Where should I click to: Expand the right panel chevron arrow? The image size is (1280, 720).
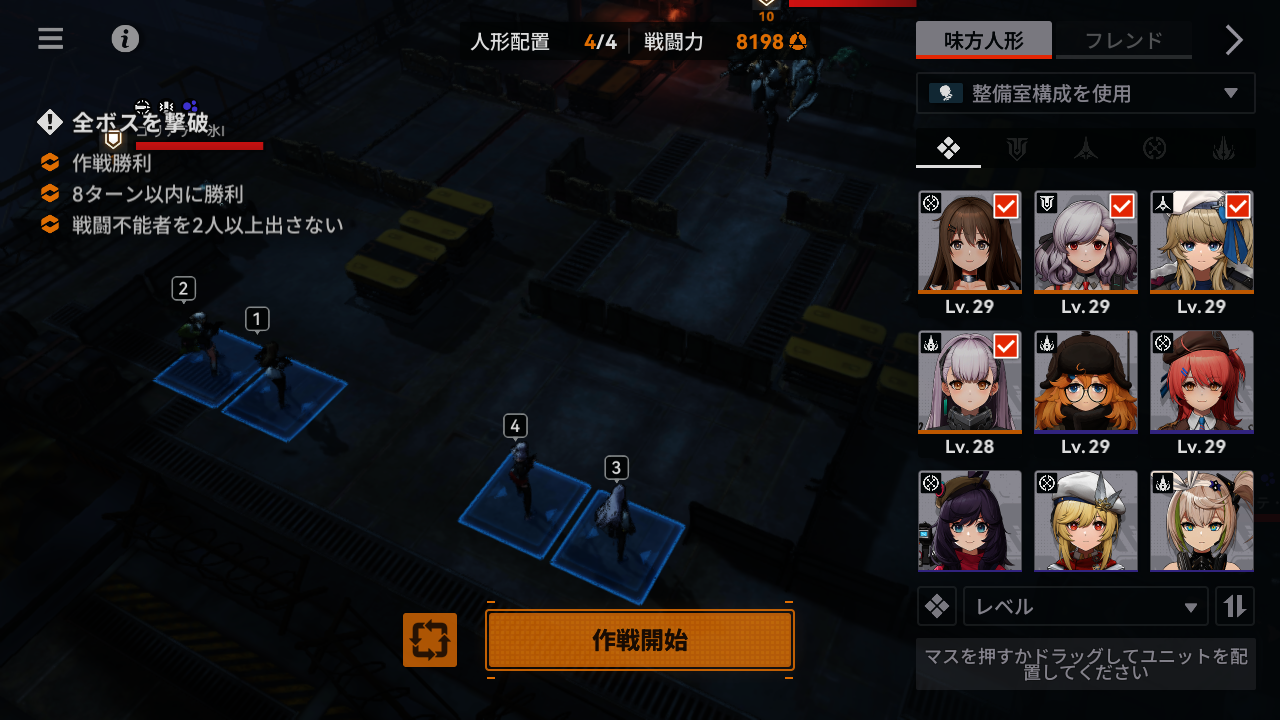click(x=1234, y=40)
